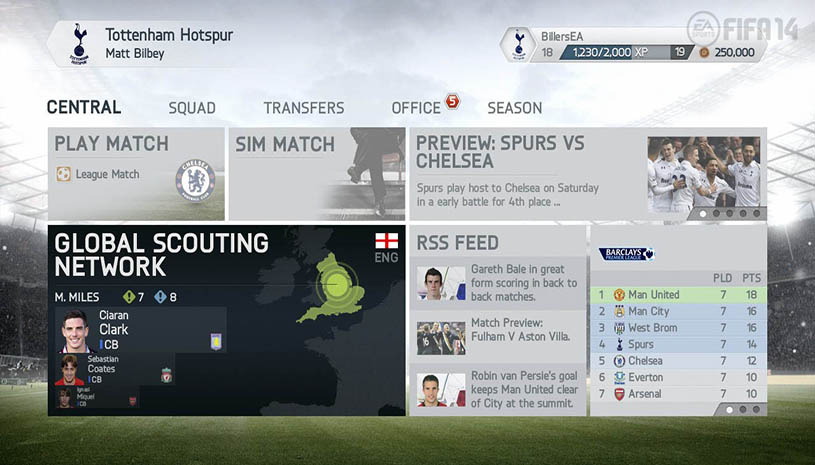Click the Arsenal row in league table
815x465 pixels.
(x=678, y=394)
